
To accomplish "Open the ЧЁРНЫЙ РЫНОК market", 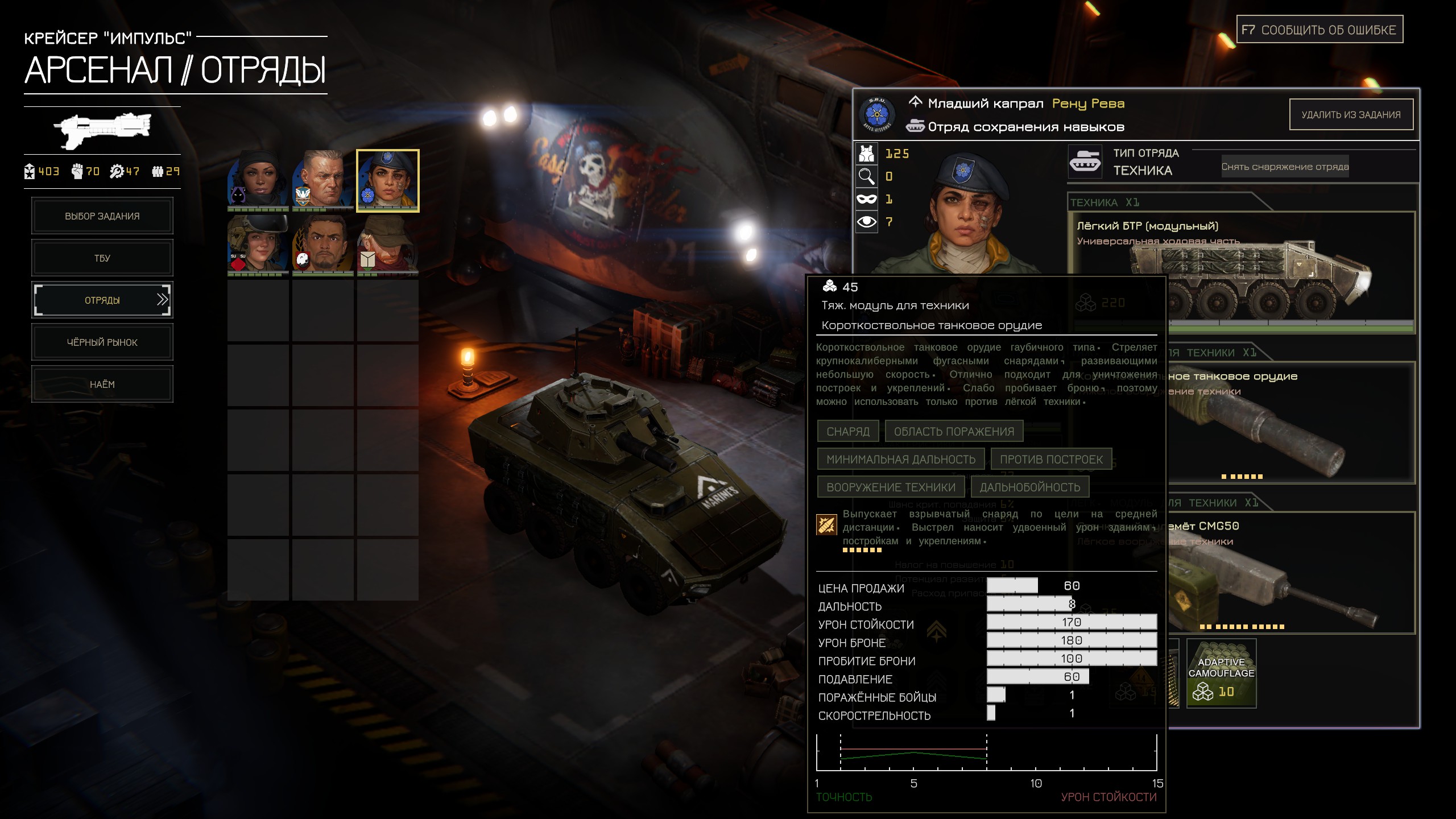I will tap(102, 342).
